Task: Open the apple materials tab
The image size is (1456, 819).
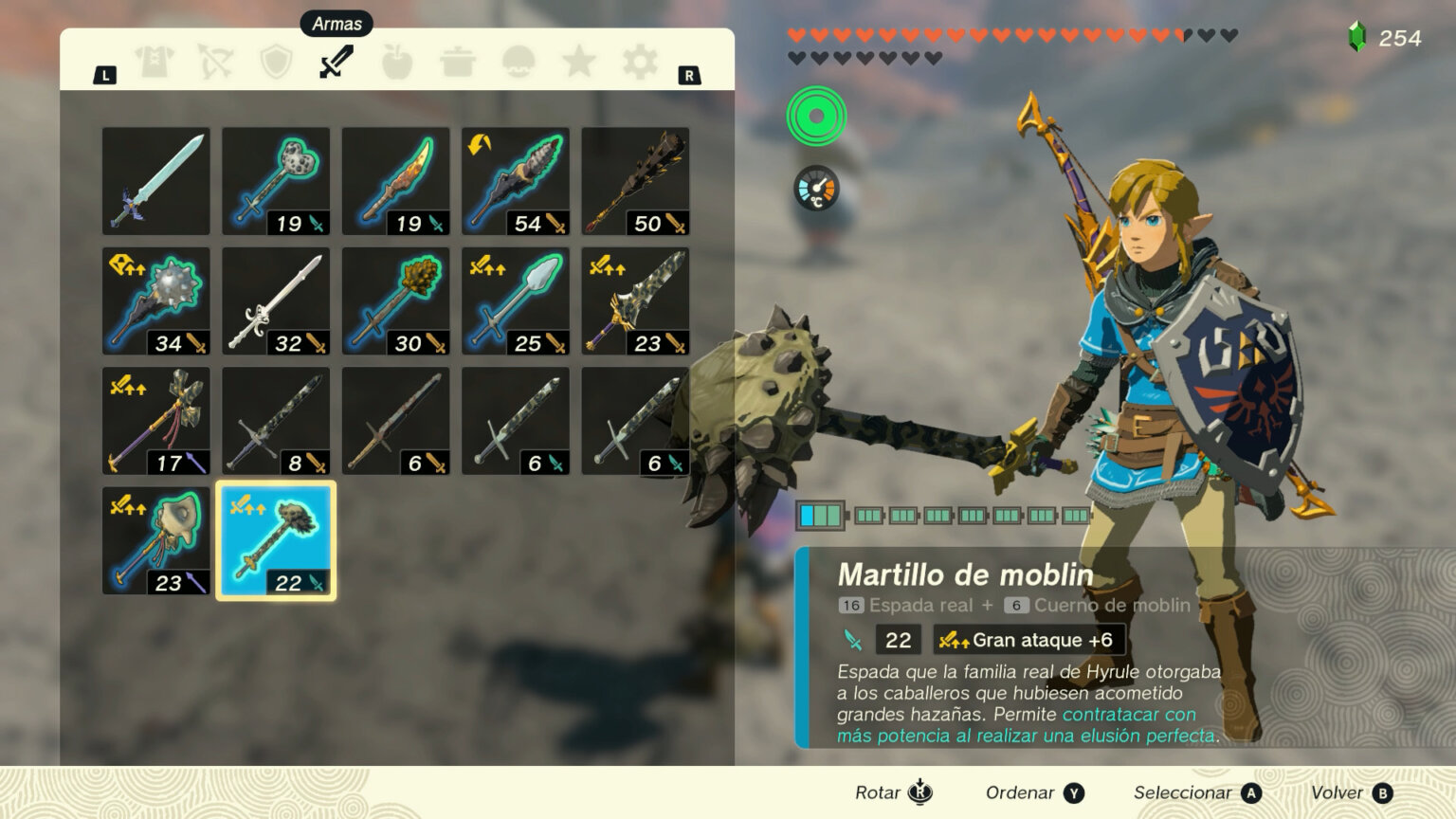Action: 397,63
